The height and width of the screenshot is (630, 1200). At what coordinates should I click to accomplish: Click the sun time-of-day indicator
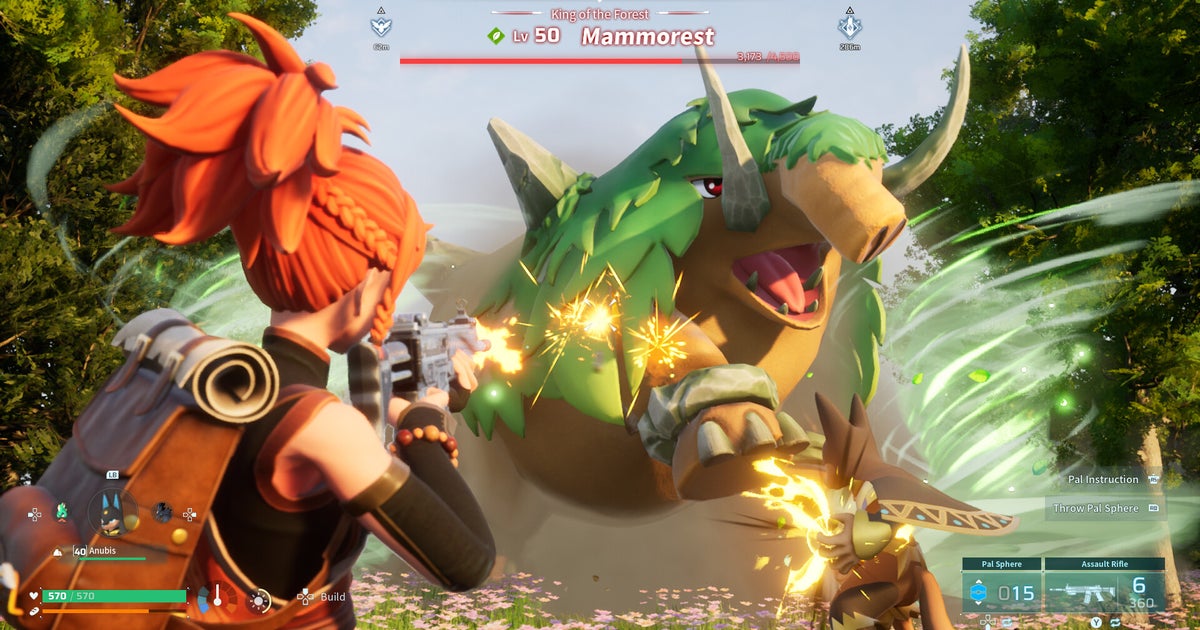pyautogui.click(x=259, y=600)
